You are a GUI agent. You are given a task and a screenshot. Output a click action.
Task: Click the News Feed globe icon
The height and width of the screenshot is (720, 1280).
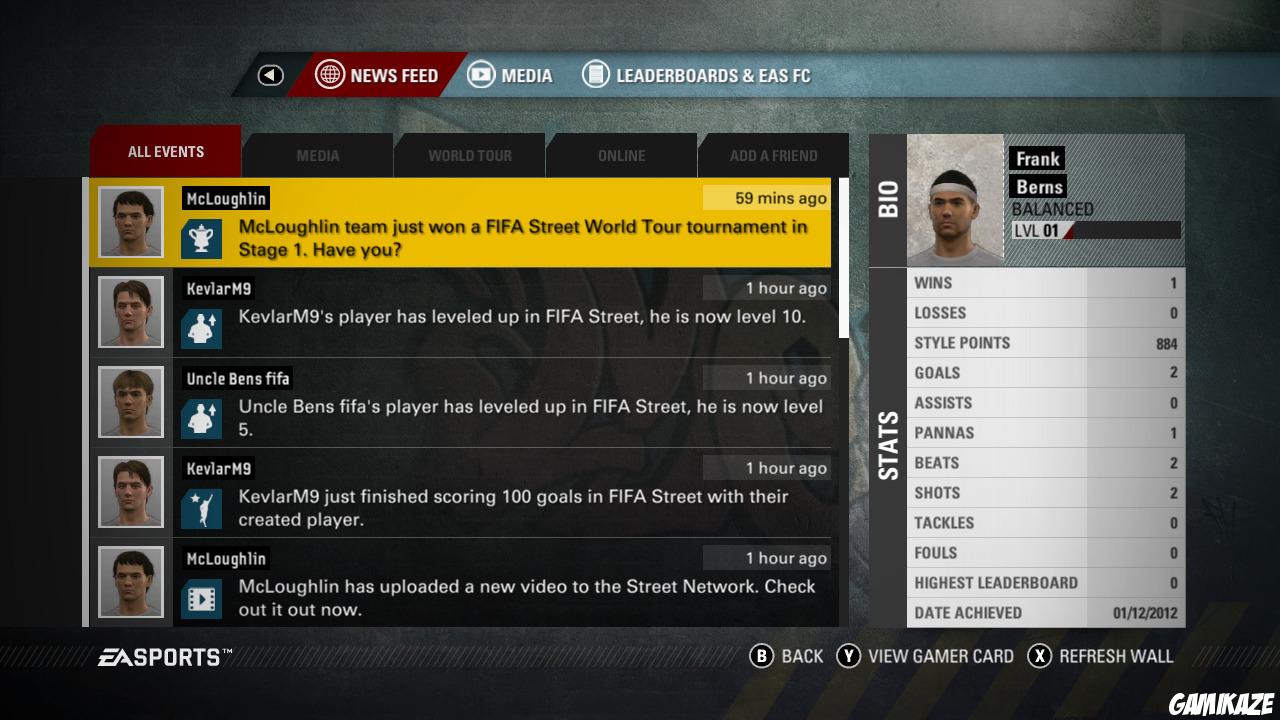(329, 75)
